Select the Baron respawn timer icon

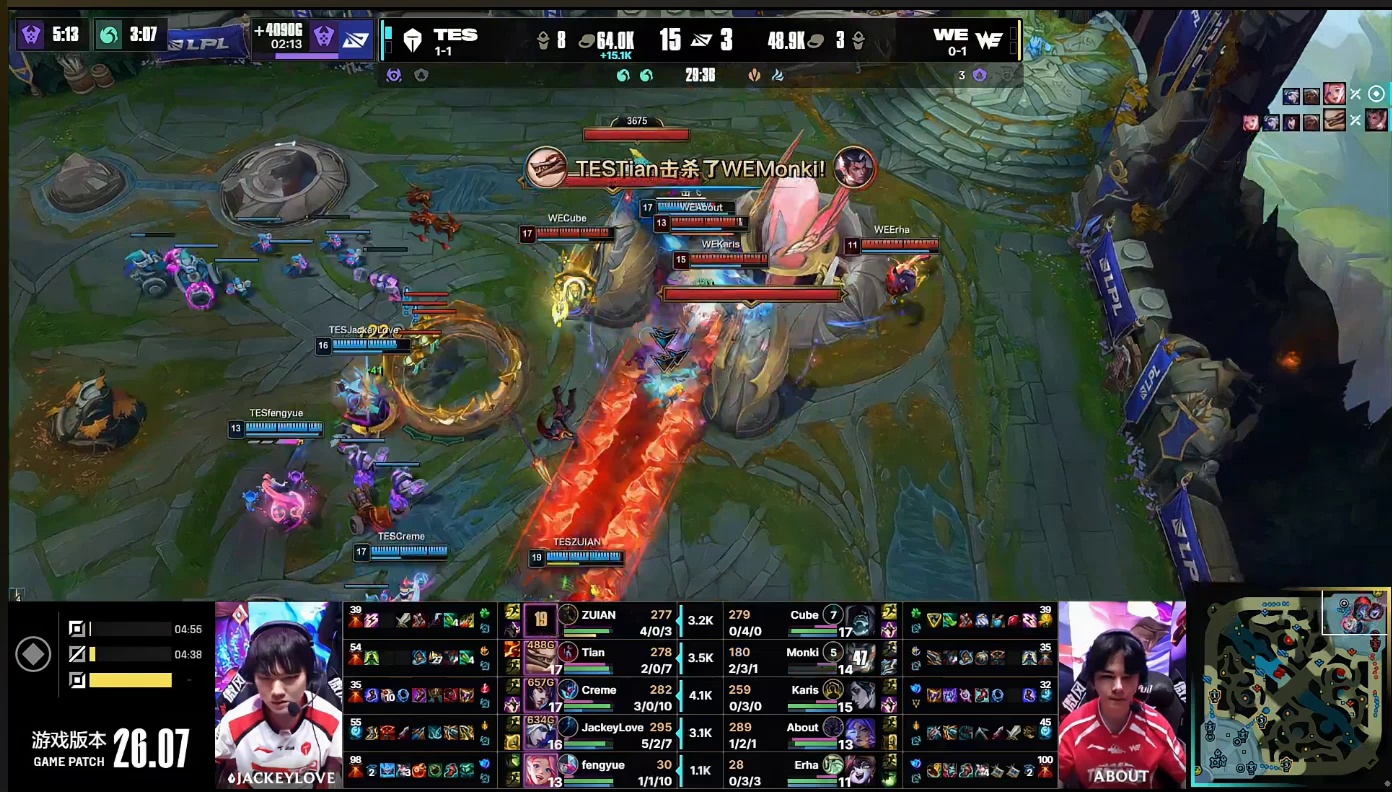click(x=30, y=35)
